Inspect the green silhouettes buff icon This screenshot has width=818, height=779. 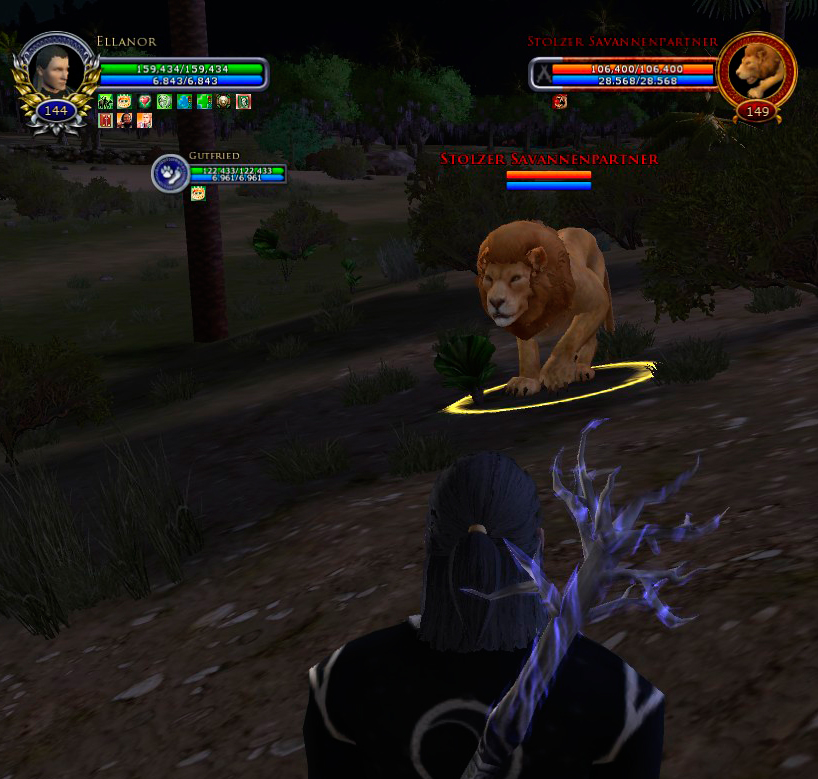pyautogui.click(x=105, y=101)
